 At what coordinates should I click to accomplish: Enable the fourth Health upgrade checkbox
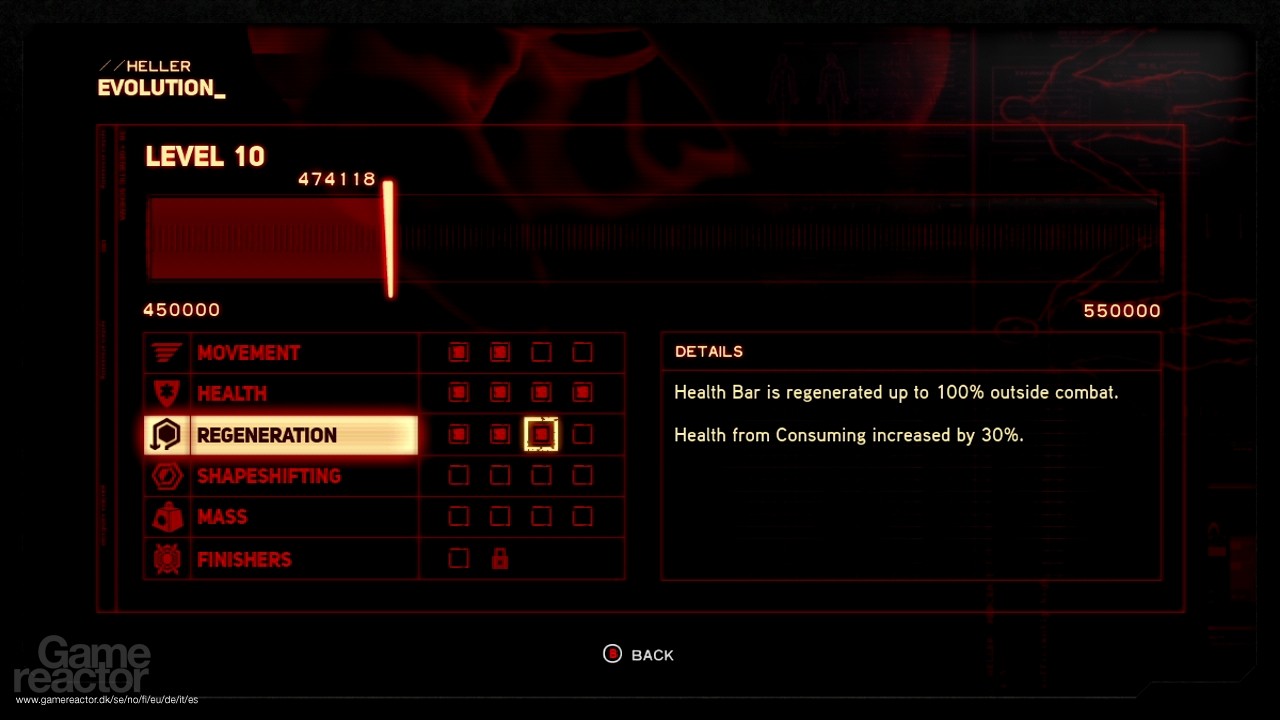click(581, 393)
